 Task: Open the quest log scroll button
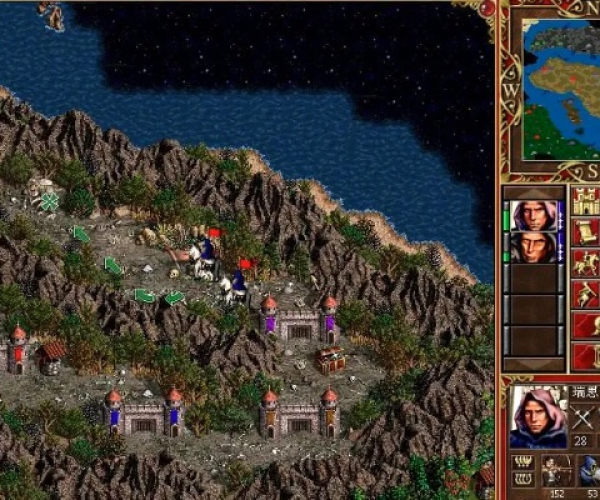tap(584, 232)
